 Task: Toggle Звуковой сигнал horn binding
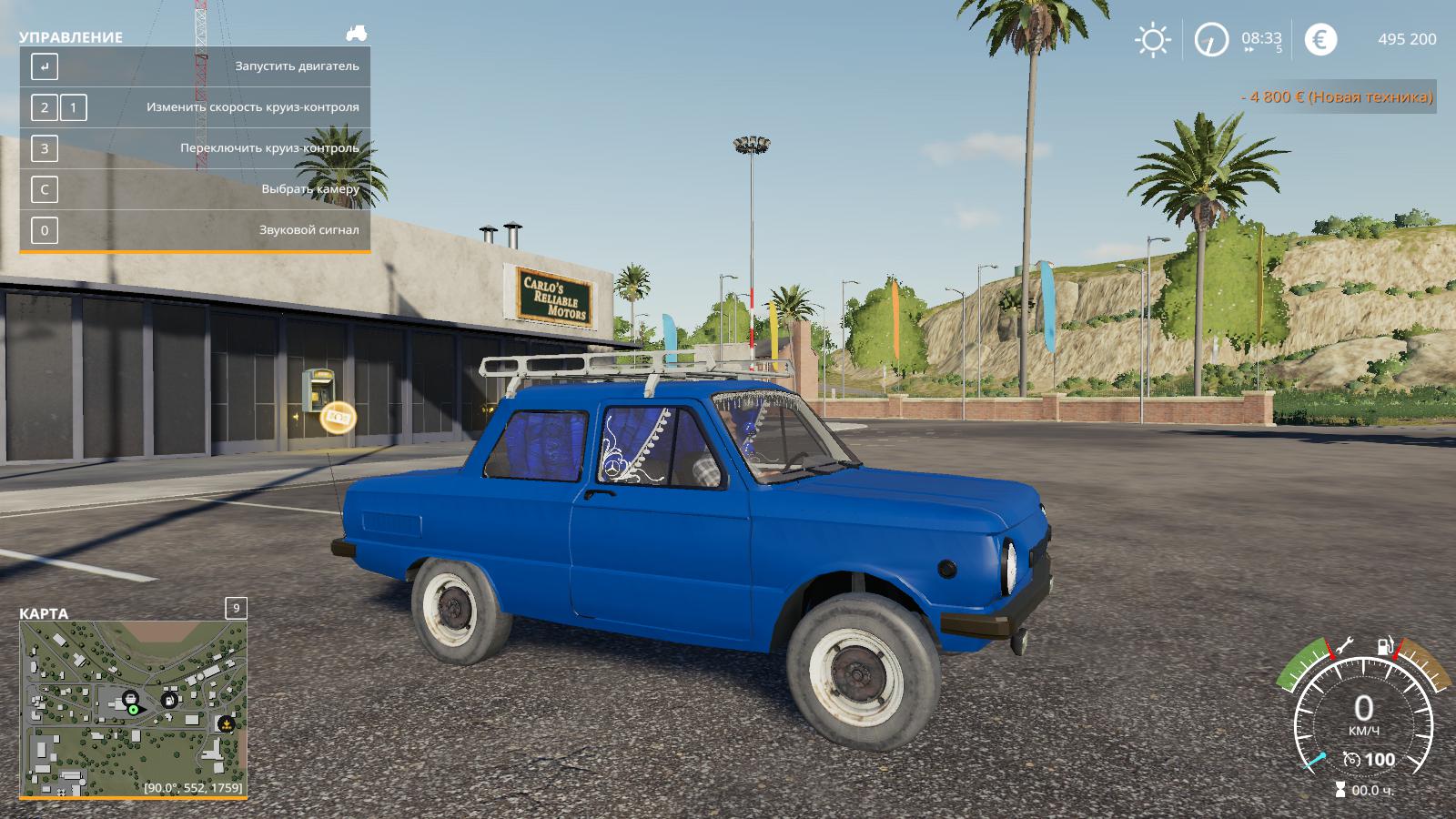pos(43,230)
